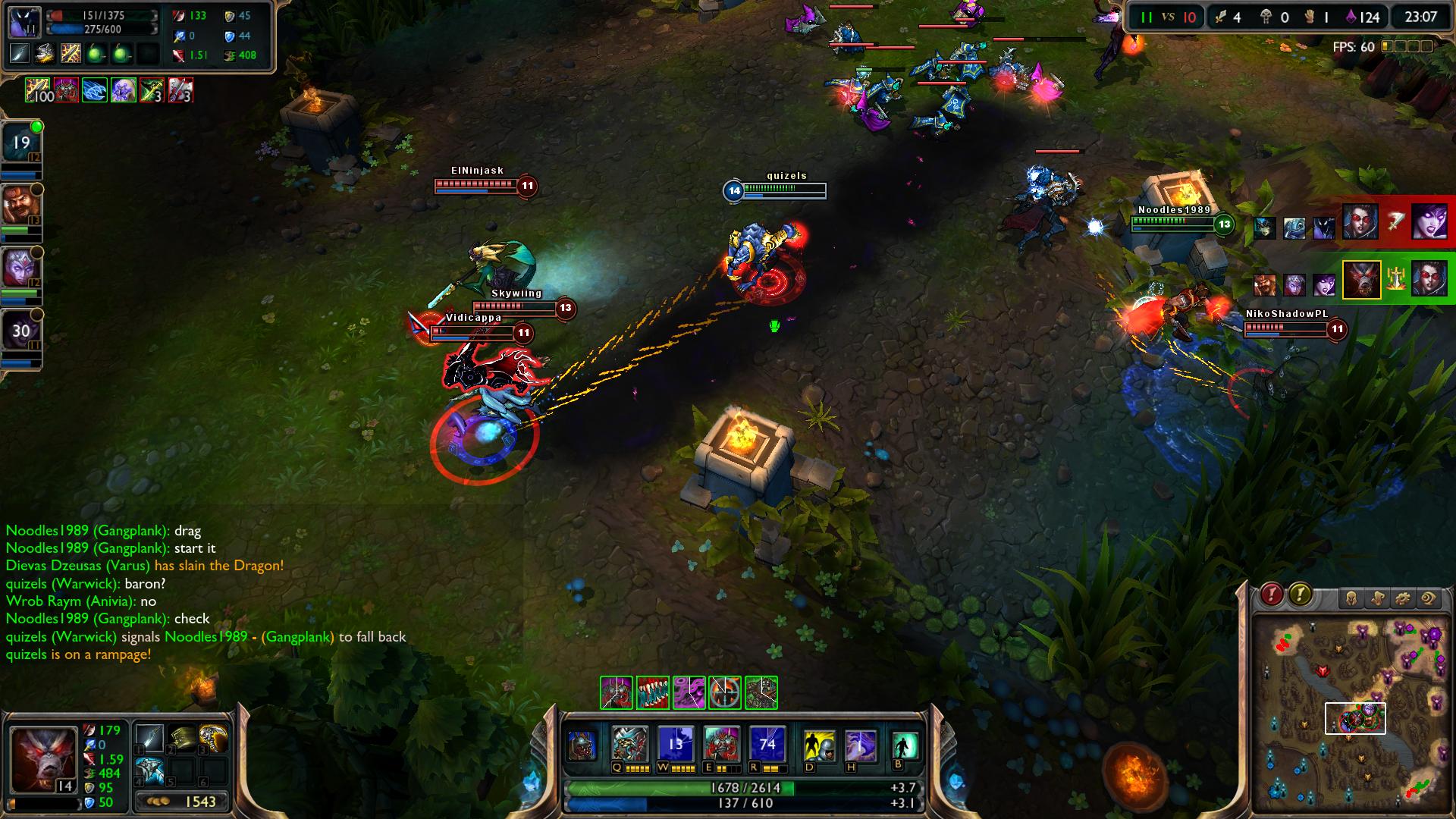Select the boots item in slot 2

pos(182,737)
